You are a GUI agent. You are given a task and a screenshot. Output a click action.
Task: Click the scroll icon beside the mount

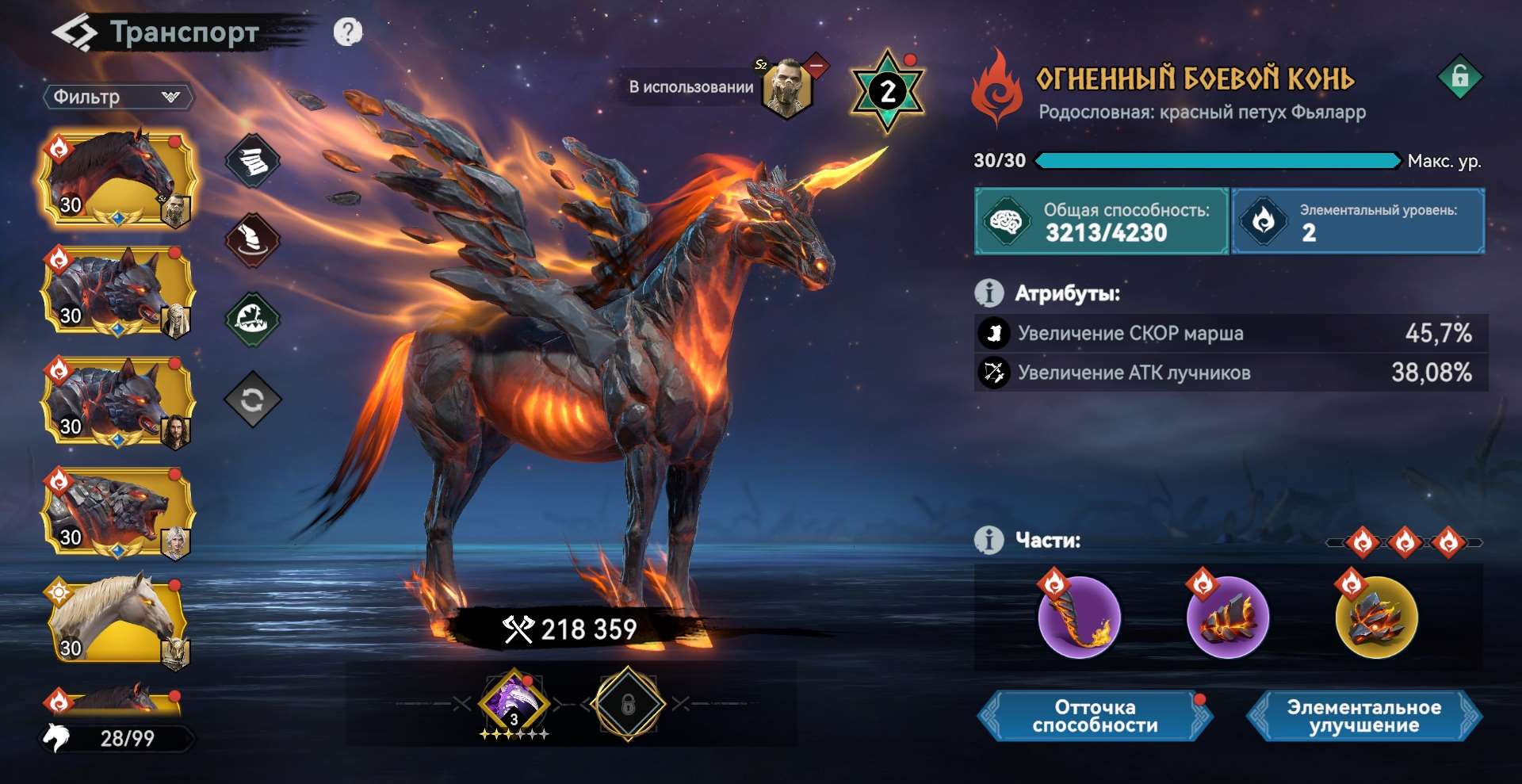(252, 161)
